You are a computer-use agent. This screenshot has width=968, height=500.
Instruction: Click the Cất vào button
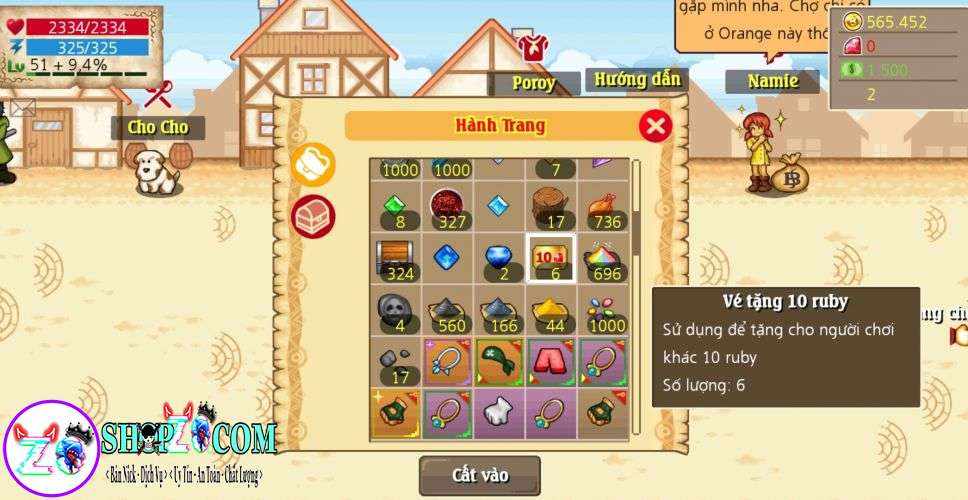[479, 475]
